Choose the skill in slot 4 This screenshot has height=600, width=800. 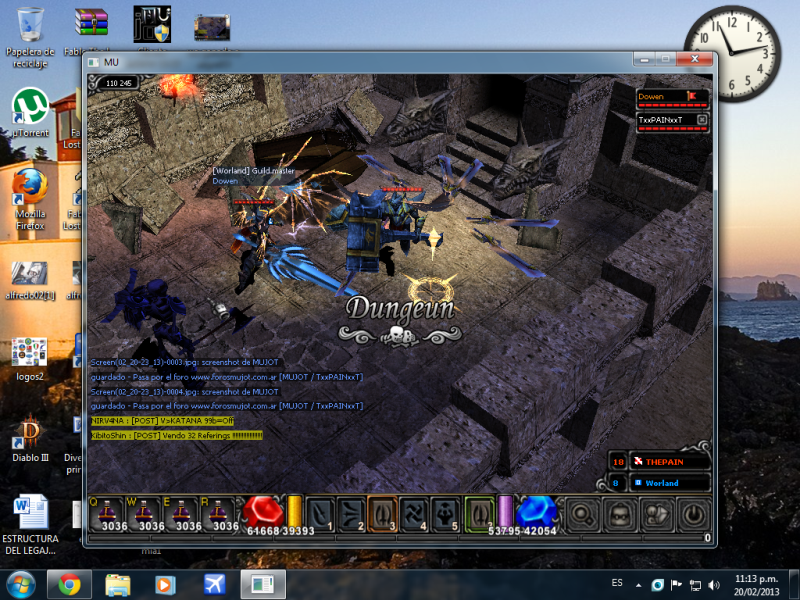click(413, 514)
